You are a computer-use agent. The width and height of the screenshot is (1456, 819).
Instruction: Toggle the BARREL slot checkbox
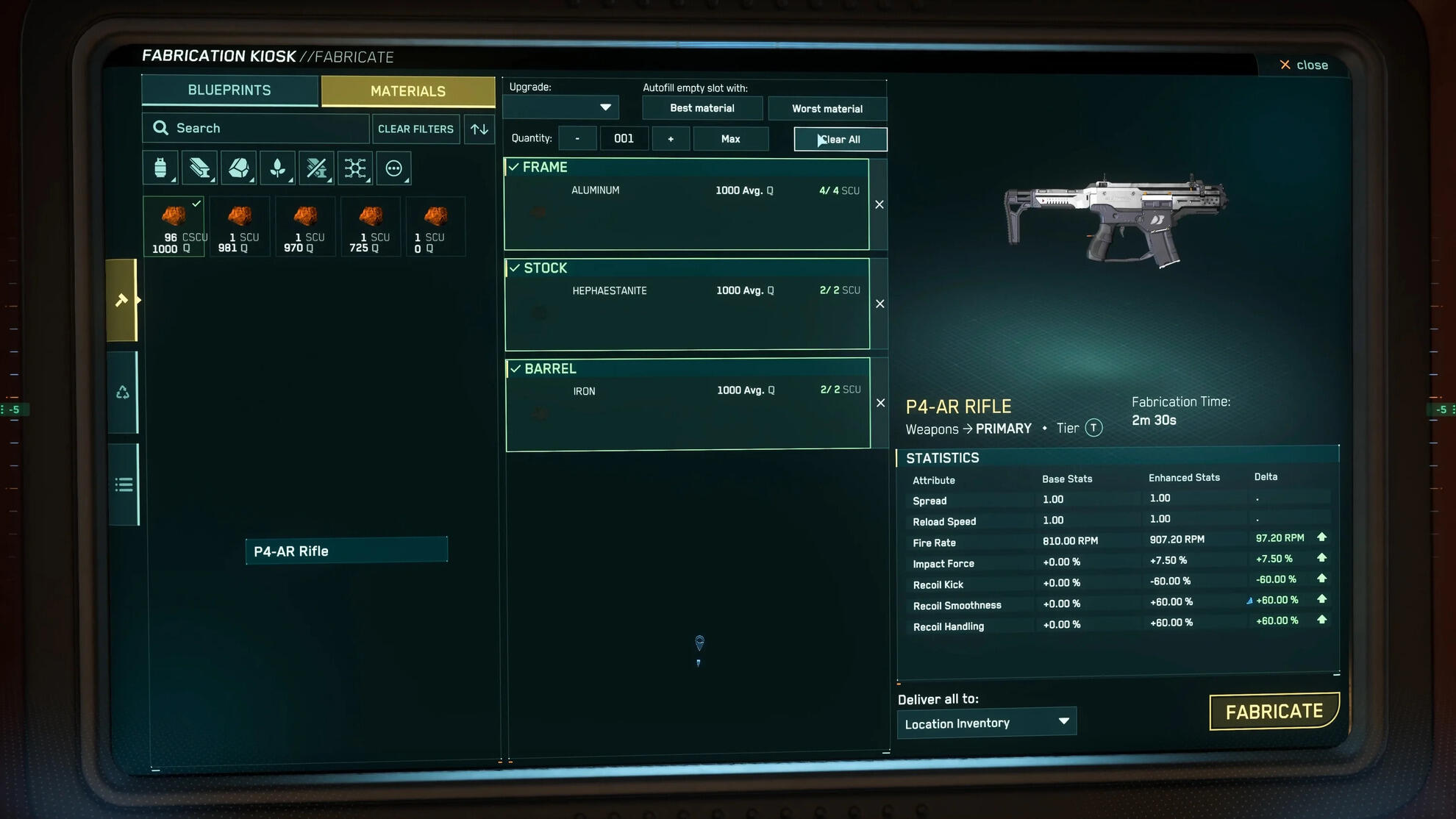pyautogui.click(x=515, y=368)
